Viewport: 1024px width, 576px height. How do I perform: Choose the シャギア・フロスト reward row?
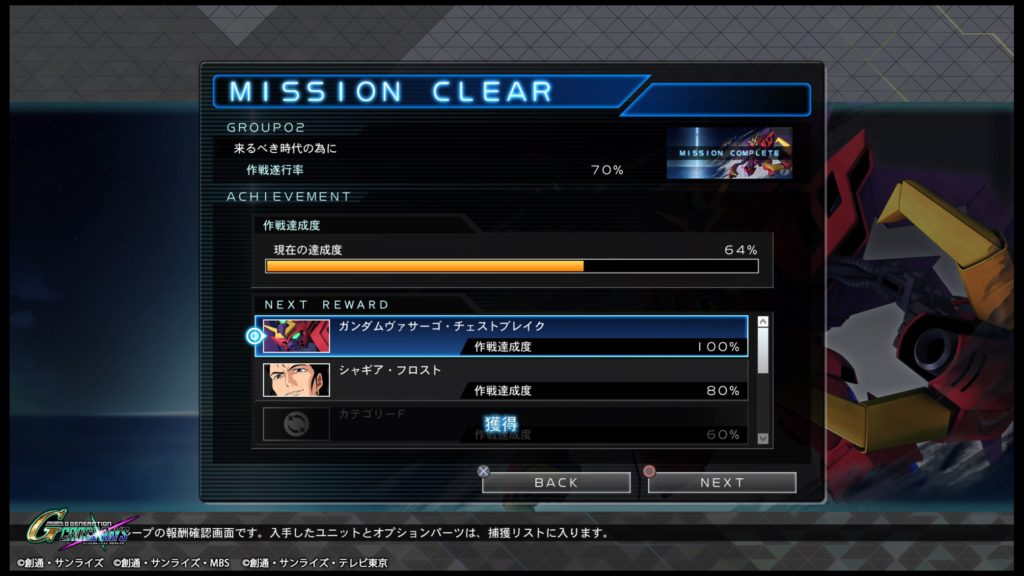(x=502, y=380)
